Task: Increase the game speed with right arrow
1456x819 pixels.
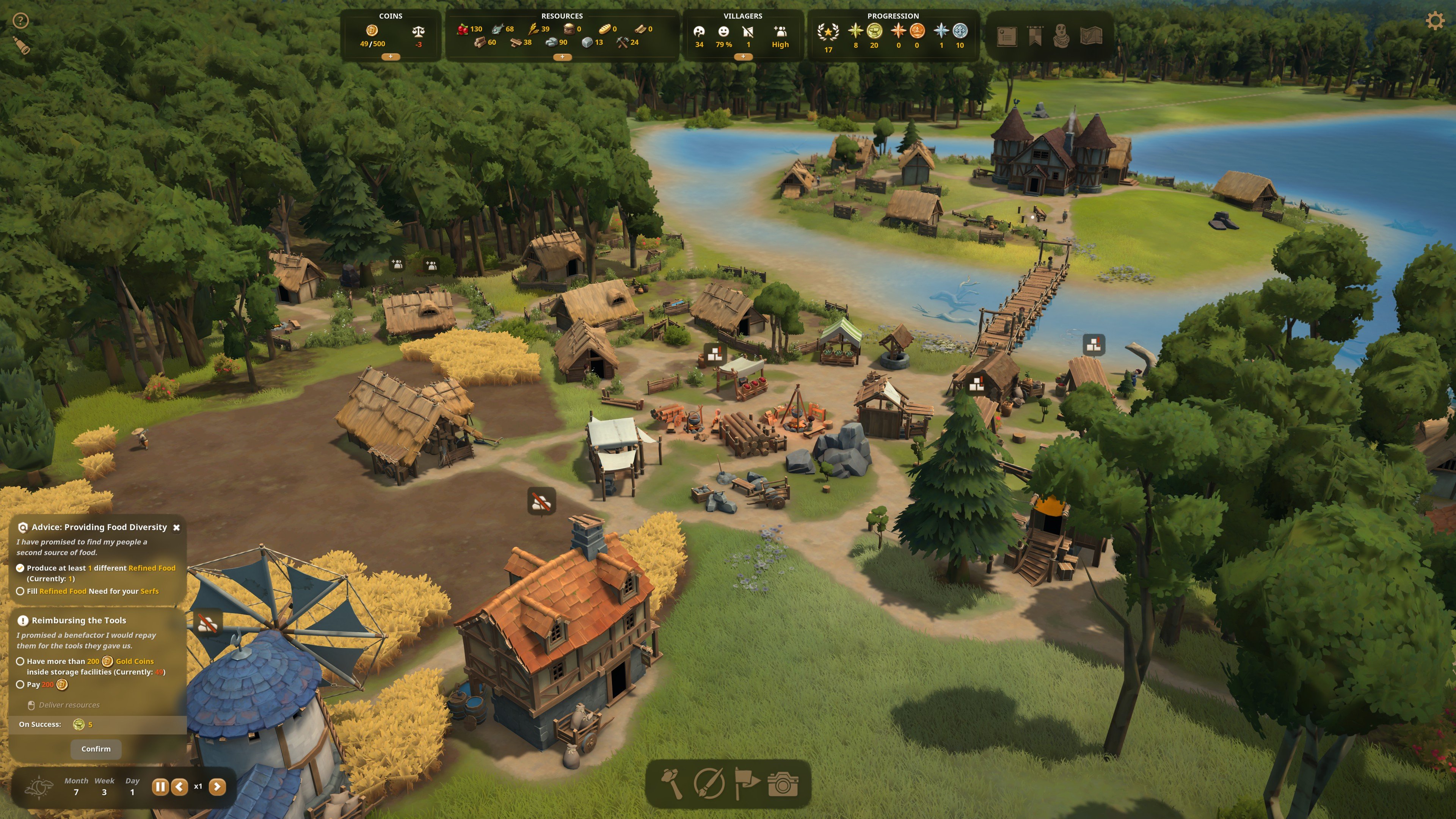Action: pos(217,787)
